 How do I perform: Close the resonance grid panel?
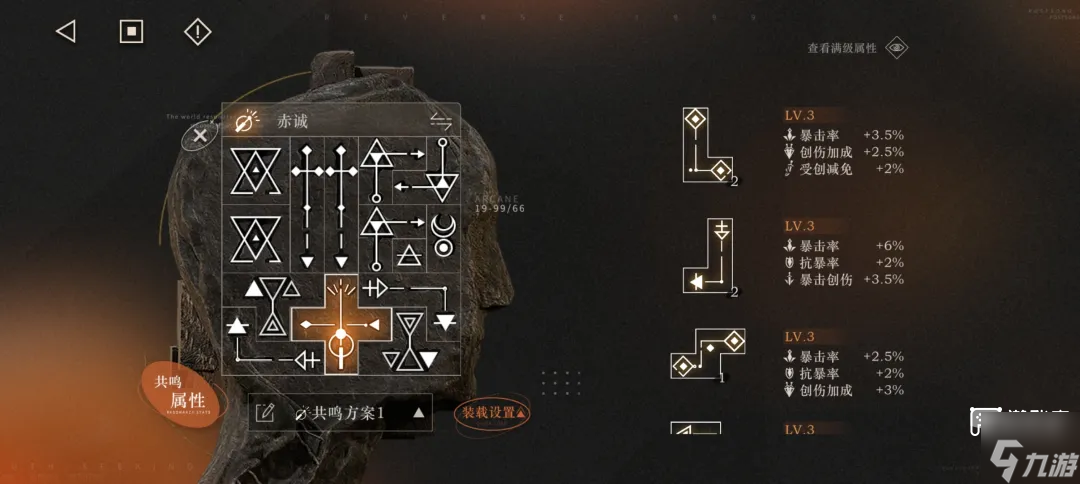[200, 136]
